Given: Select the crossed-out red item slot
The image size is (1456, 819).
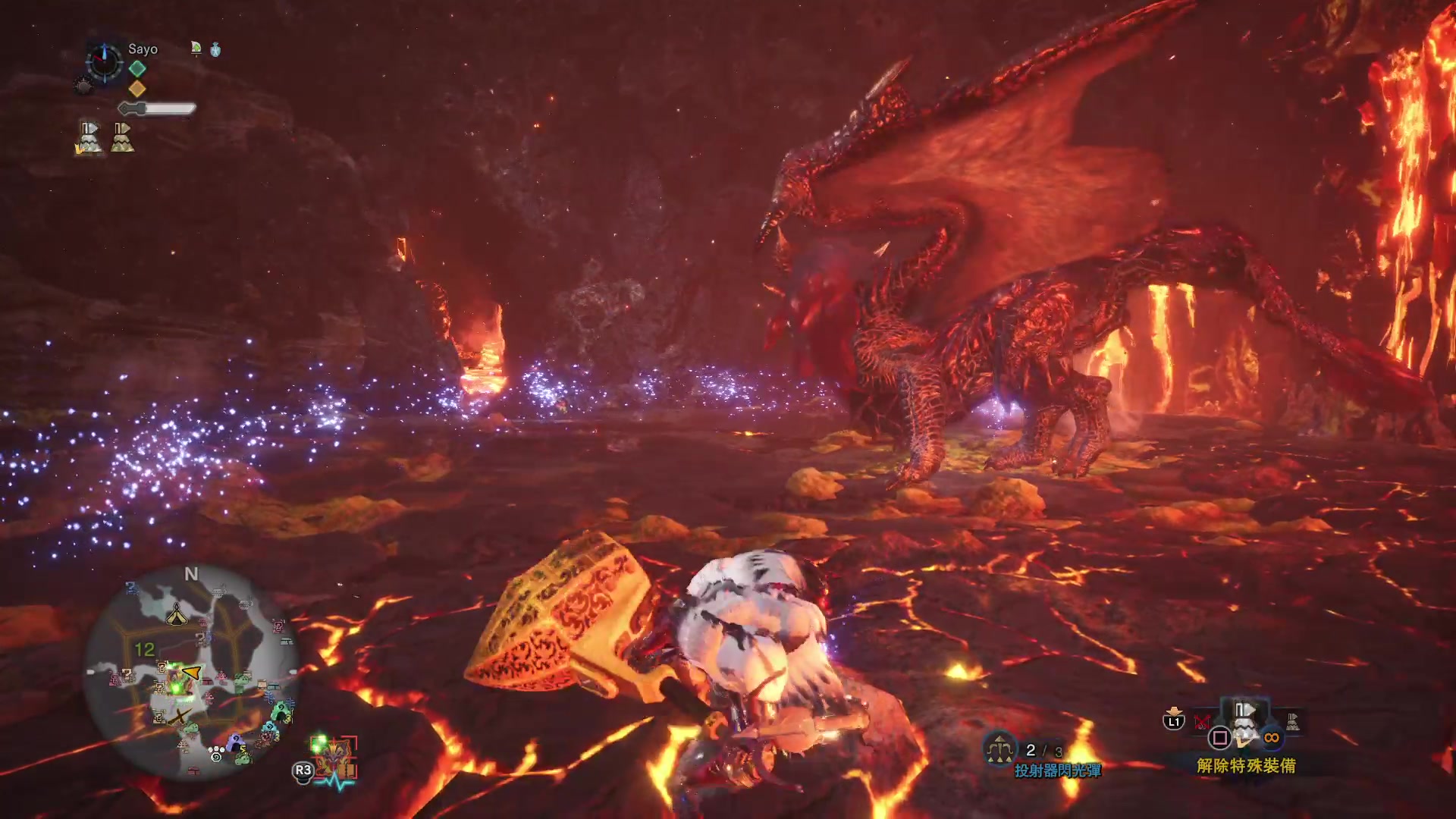Looking at the screenshot, I should coord(1202,721).
